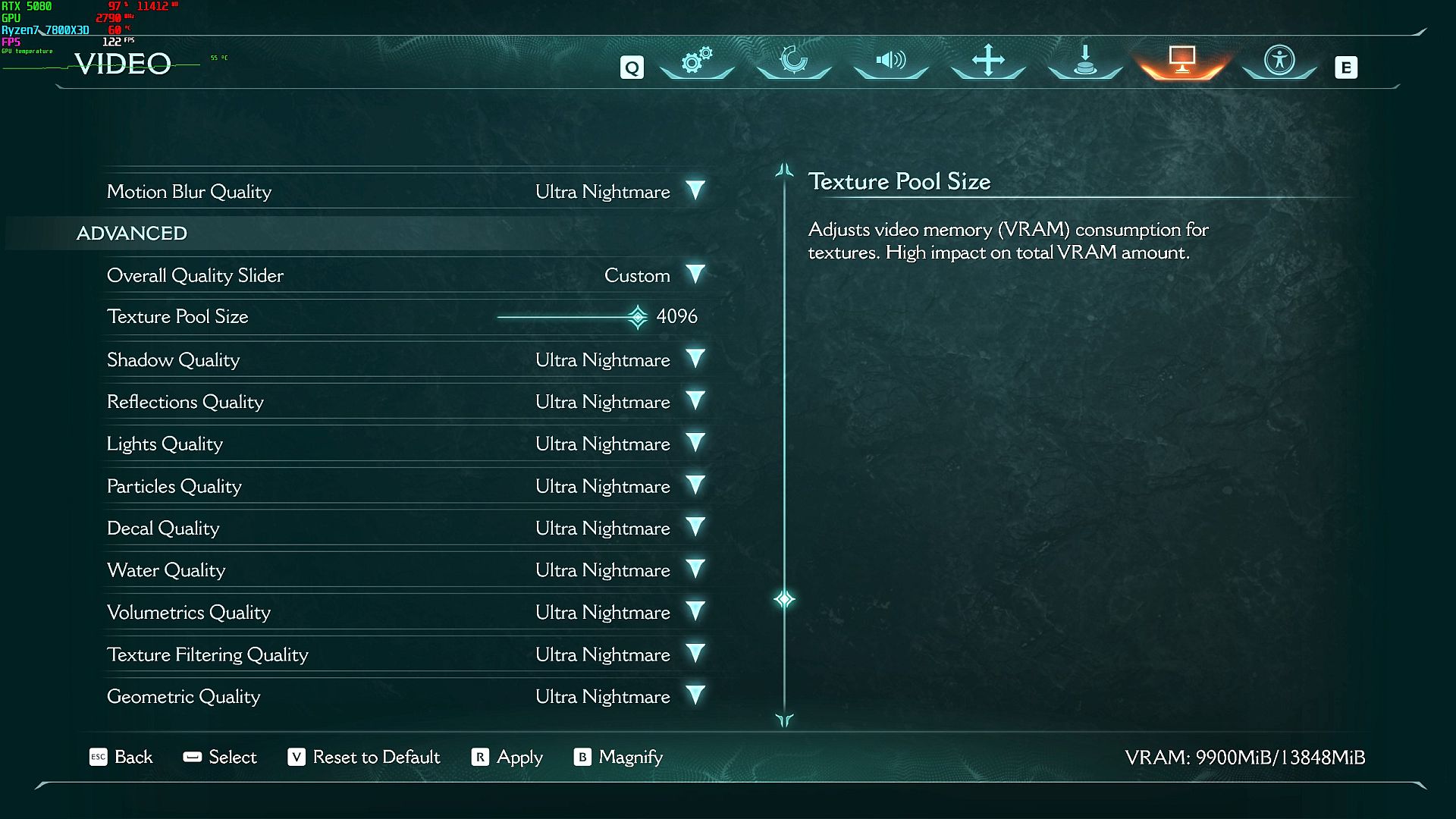
Task: Open the accessibility figure tab
Action: 1279,61
